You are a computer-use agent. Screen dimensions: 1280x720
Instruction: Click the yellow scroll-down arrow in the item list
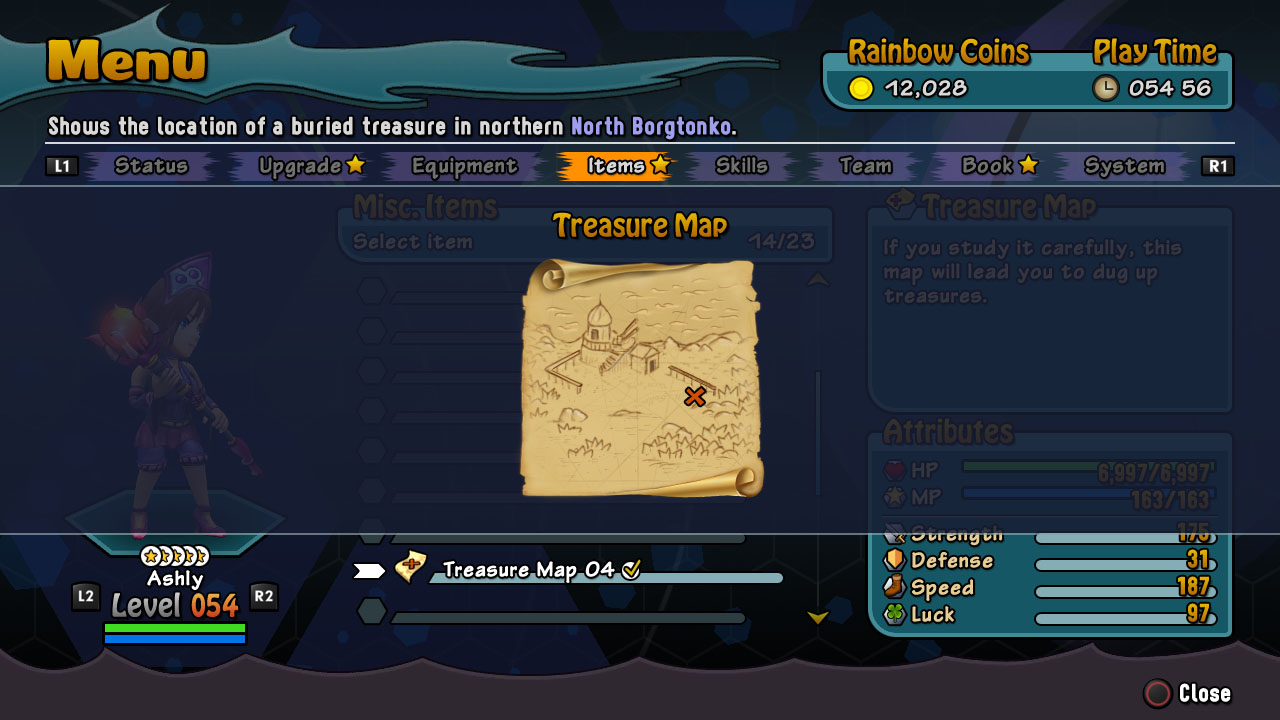[818, 617]
